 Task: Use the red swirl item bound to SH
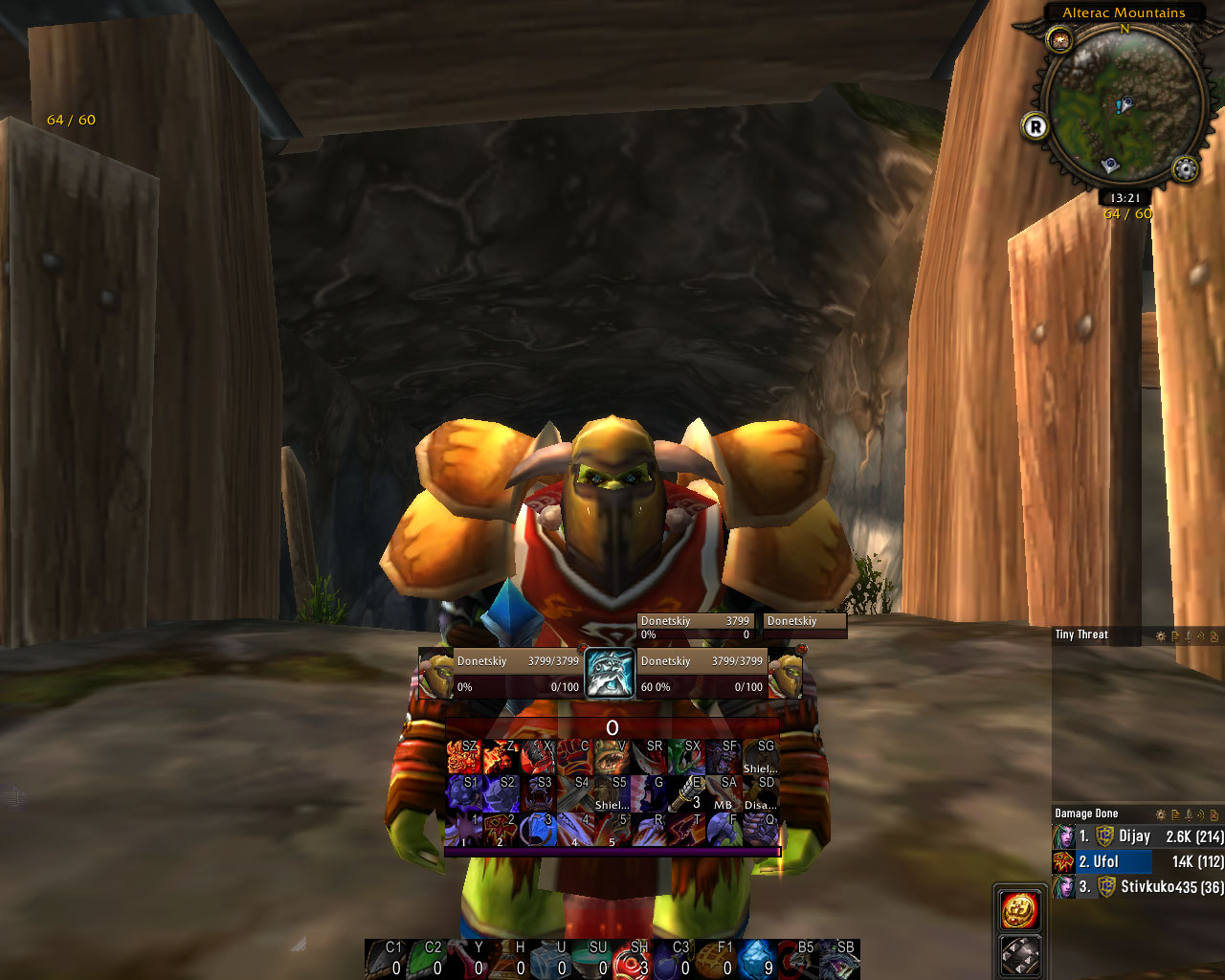(x=638, y=960)
